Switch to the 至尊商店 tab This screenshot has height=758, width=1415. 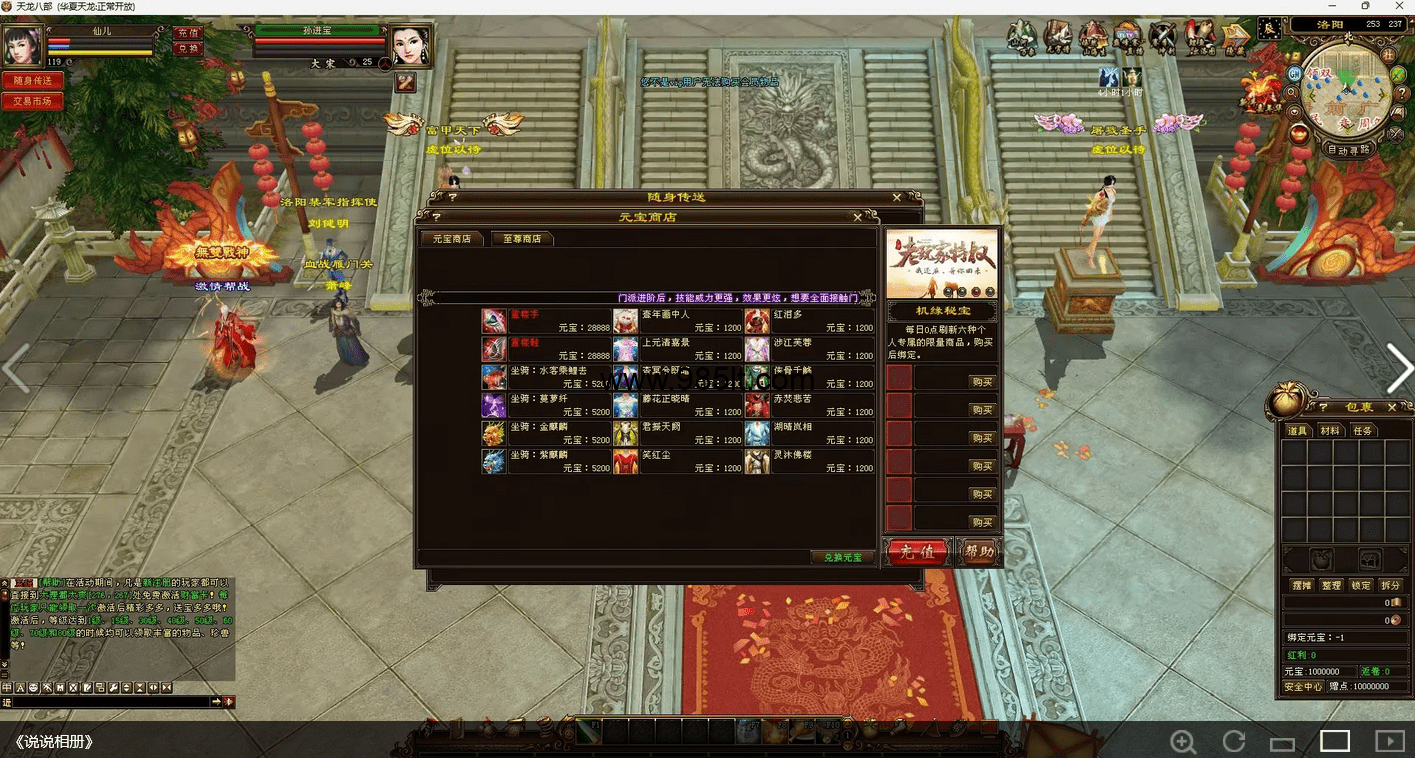pyautogui.click(x=522, y=239)
